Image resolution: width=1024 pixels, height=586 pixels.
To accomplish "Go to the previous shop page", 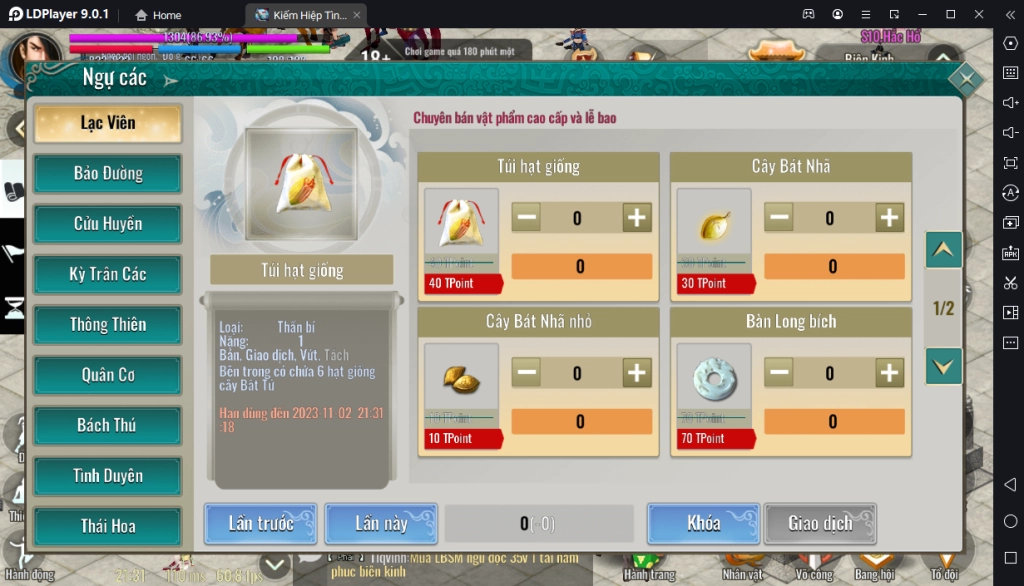I will pyautogui.click(x=944, y=250).
